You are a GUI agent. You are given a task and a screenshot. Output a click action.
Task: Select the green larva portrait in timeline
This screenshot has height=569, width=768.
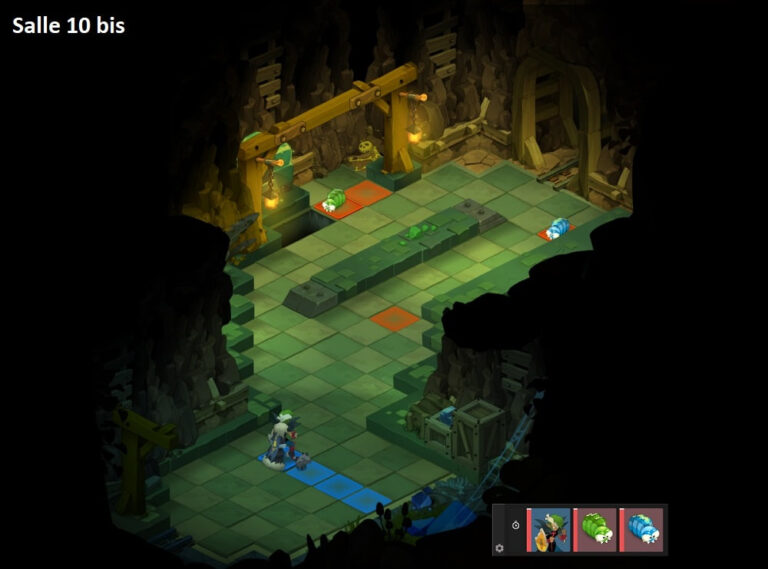pos(596,529)
